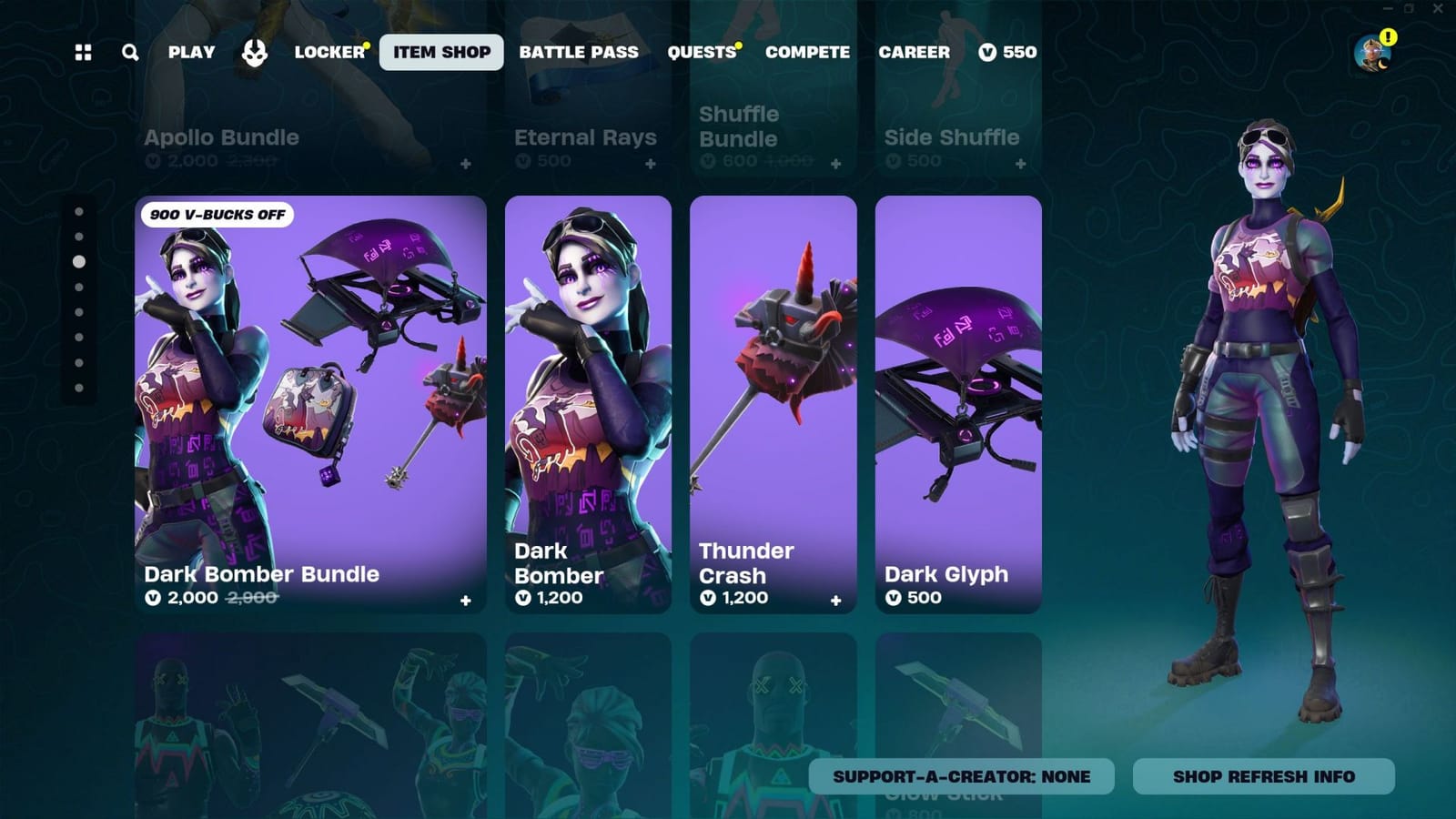Click the V-Bucks coin on Dark Bomber price
Screen dimensions: 1456x819
(522, 598)
